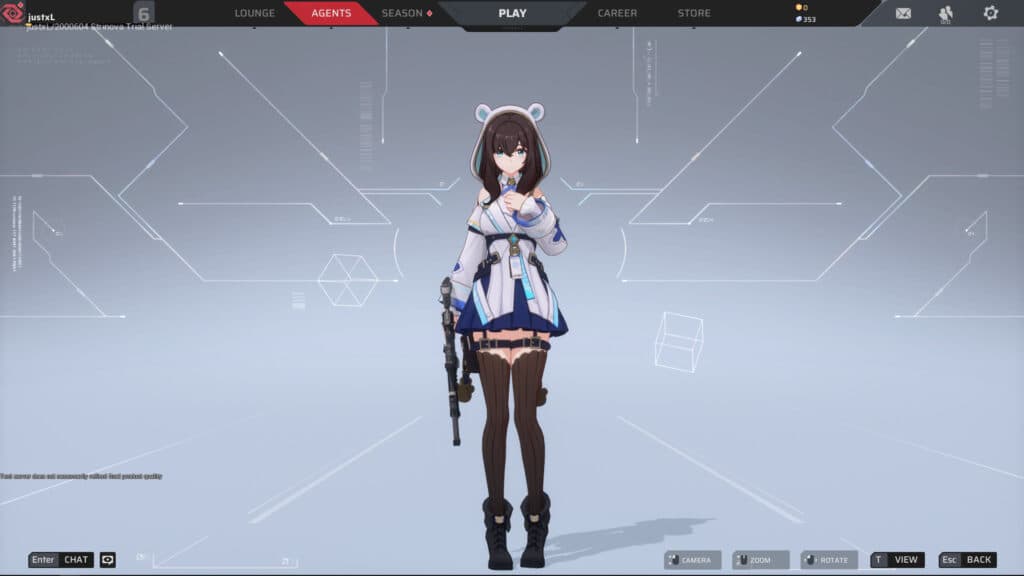Toggle the View button
Viewport: 1024px width, 576px height.
pyautogui.click(x=897, y=560)
